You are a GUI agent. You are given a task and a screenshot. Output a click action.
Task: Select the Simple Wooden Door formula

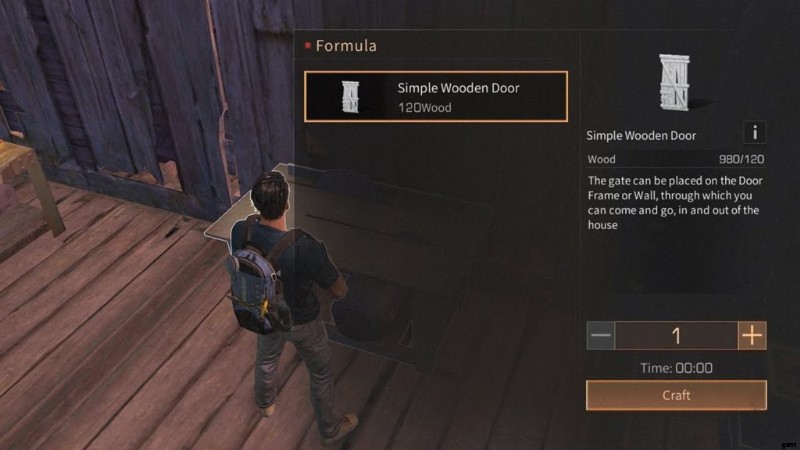[436, 96]
